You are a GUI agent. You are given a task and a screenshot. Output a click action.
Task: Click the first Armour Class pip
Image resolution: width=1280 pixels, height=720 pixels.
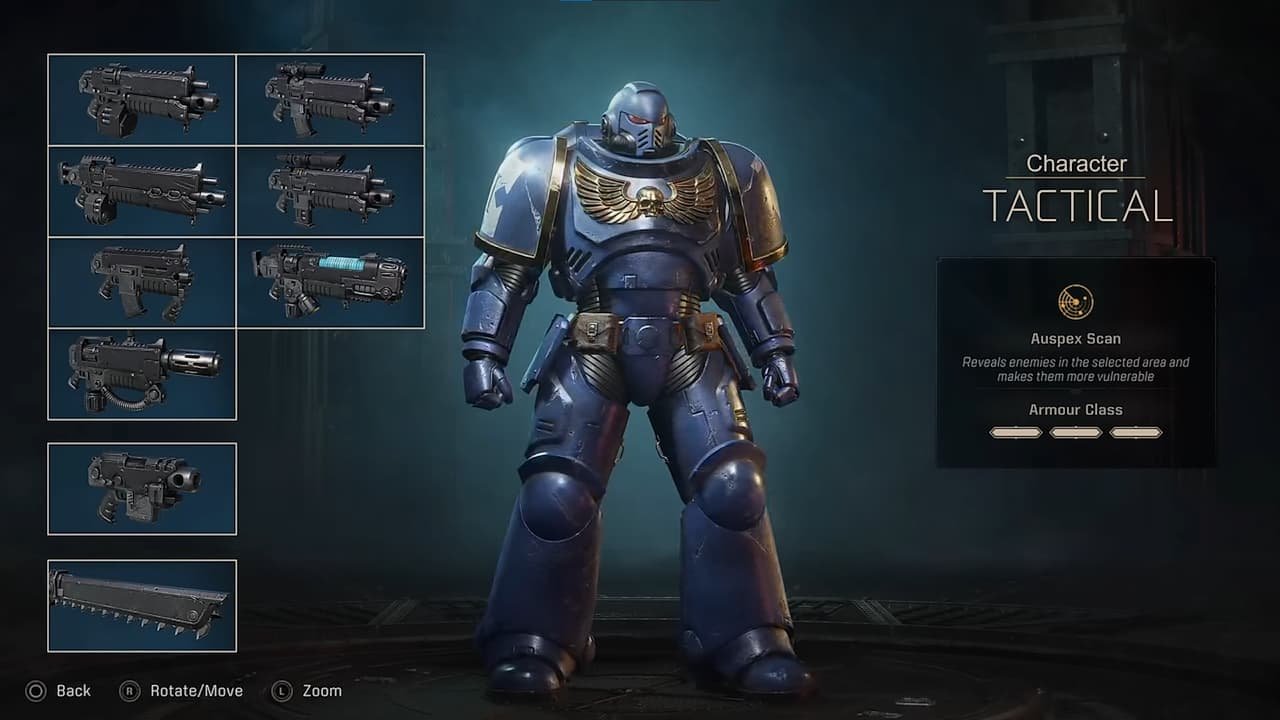click(x=1017, y=432)
